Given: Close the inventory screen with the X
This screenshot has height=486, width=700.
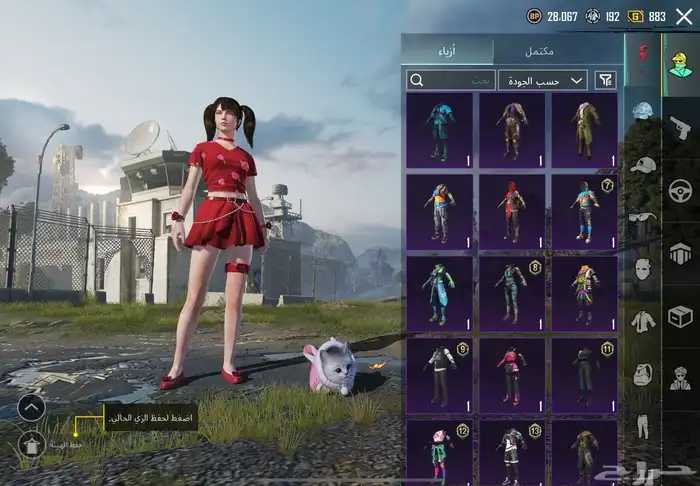Looking at the screenshot, I should tap(684, 16).
